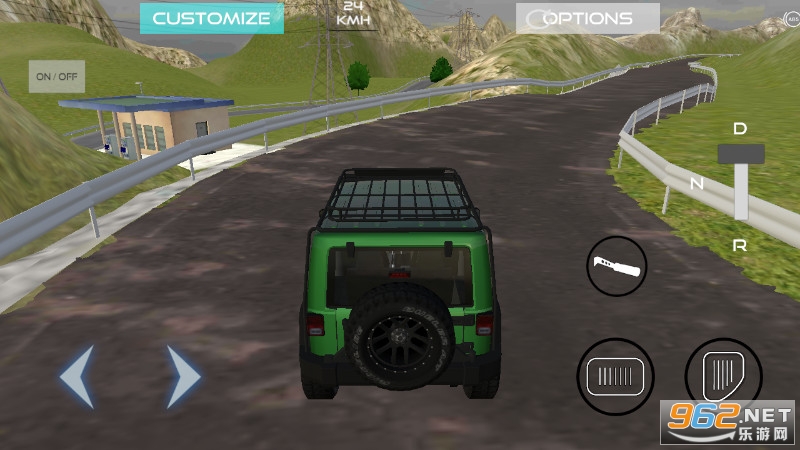The width and height of the screenshot is (800, 450).
Task: Shift into Drive using the D label
Action: pos(740,128)
